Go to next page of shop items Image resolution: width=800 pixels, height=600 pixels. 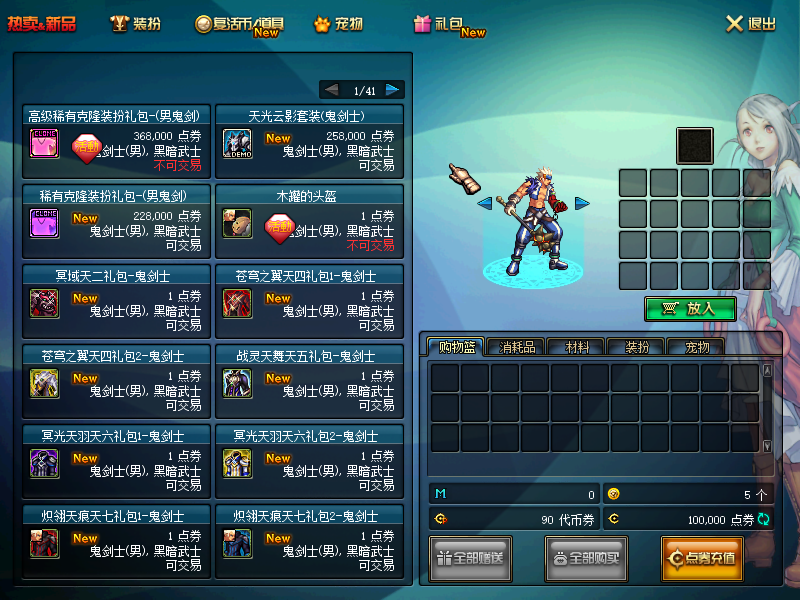393,90
